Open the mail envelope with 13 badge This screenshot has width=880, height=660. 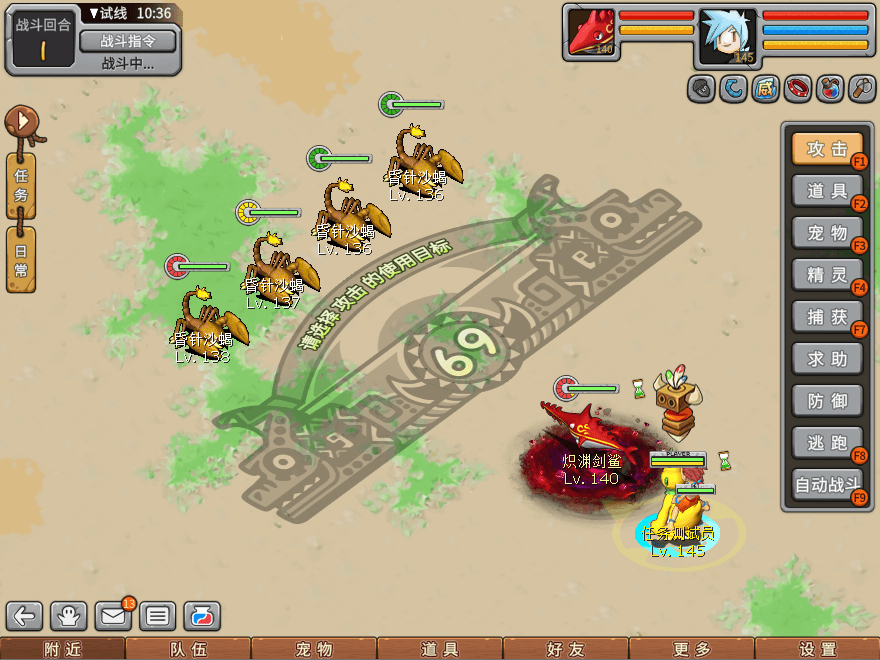(113, 616)
